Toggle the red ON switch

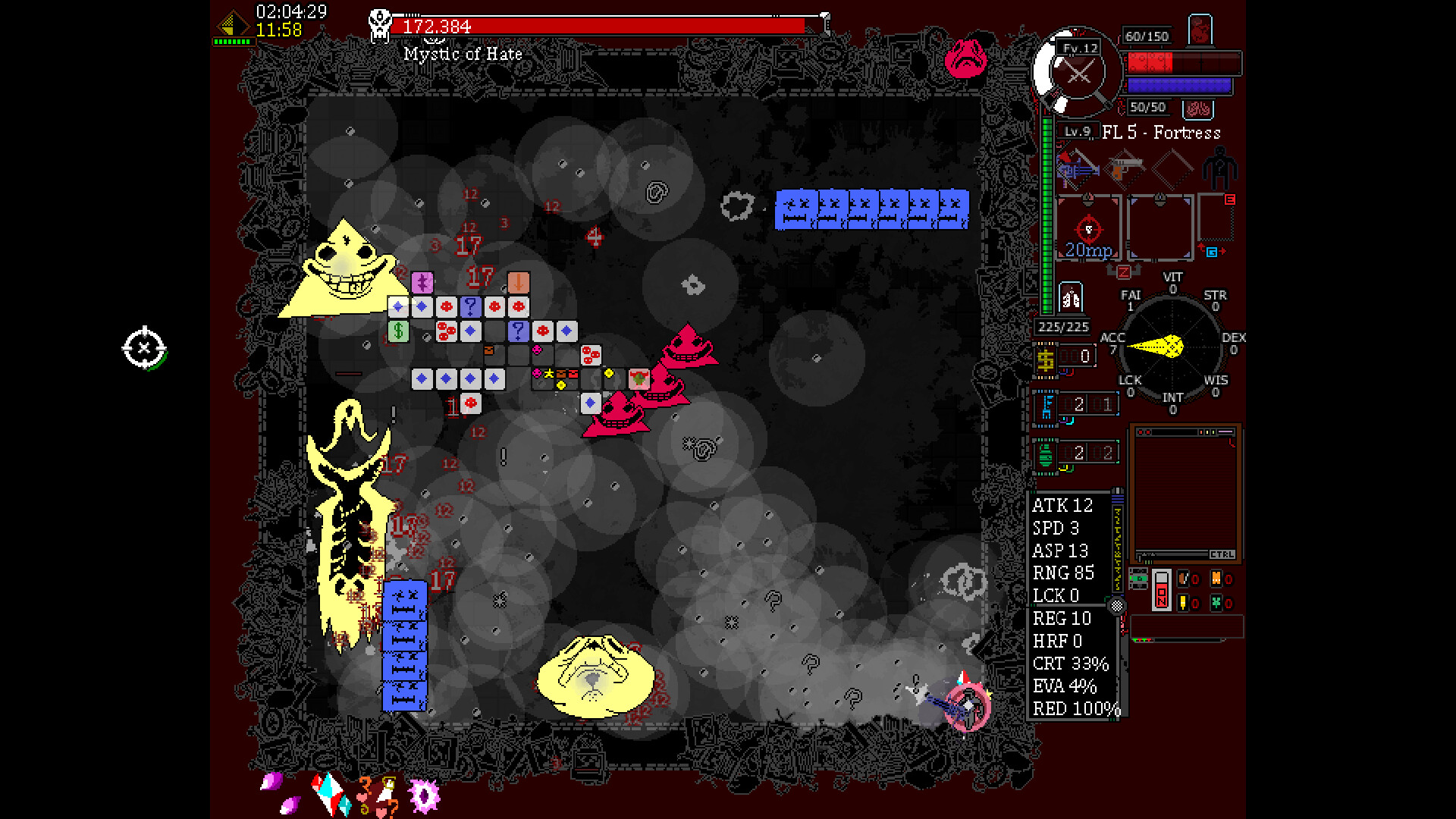[1162, 589]
